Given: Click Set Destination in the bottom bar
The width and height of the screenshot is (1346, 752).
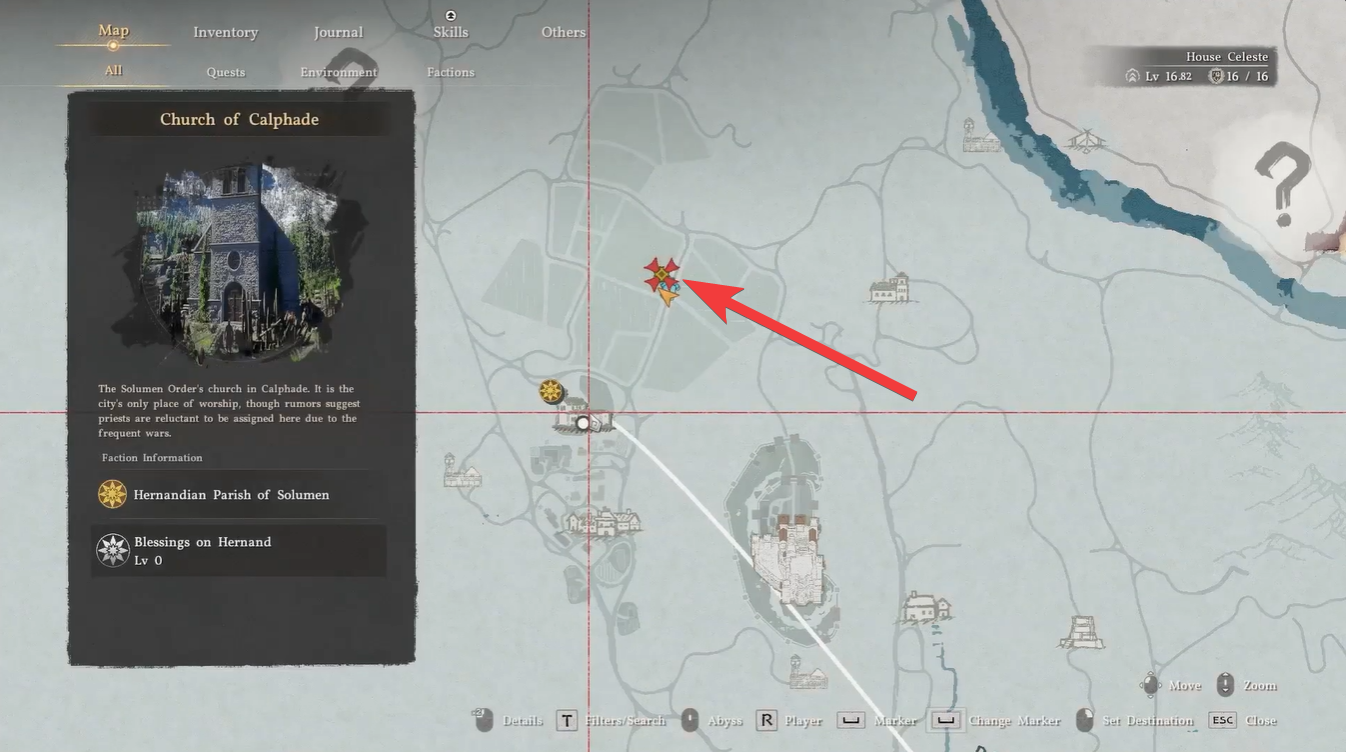Looking at the screenshot, I should [1146, 719].
